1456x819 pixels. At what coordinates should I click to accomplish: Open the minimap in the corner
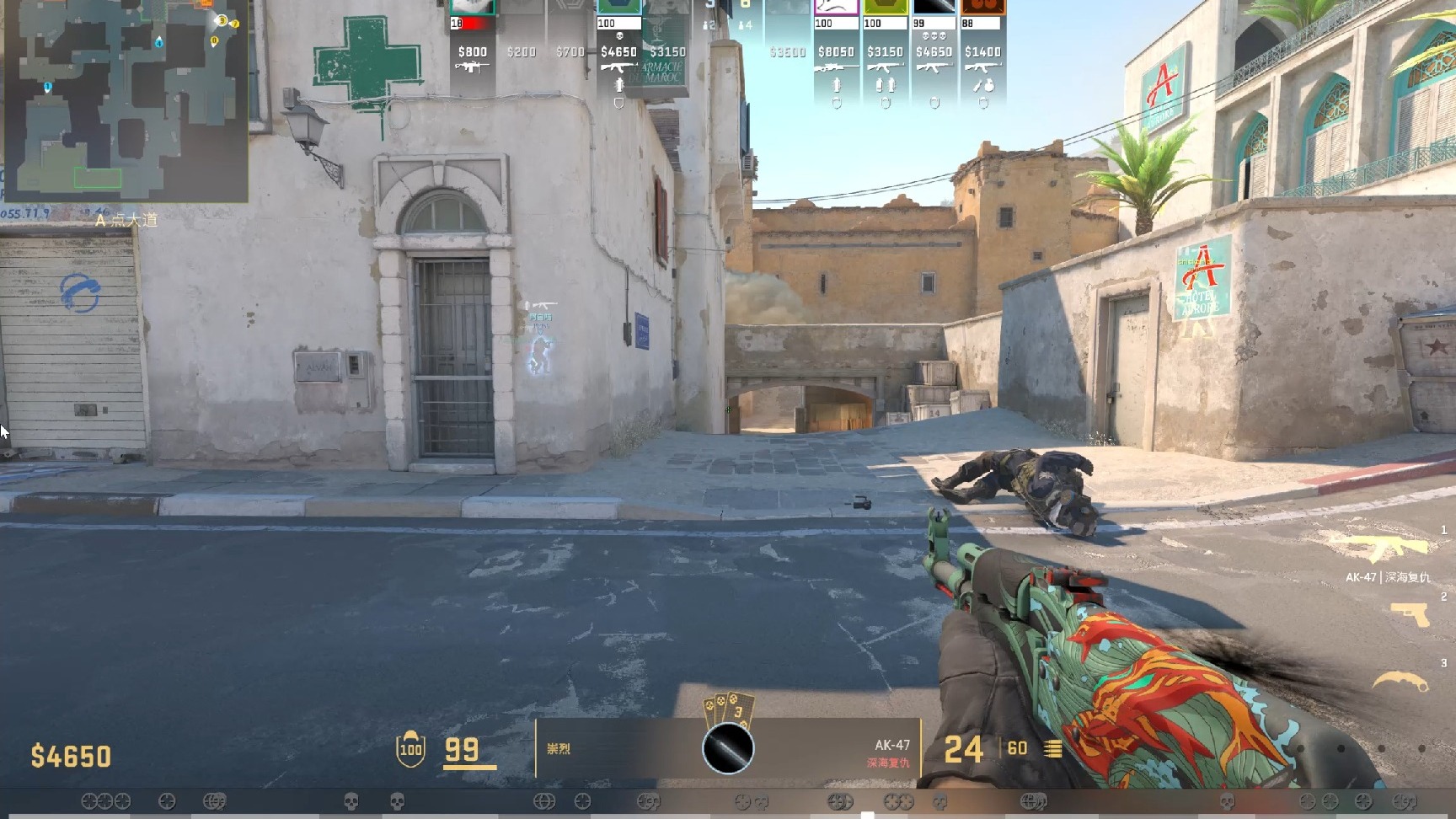[125, 99]
